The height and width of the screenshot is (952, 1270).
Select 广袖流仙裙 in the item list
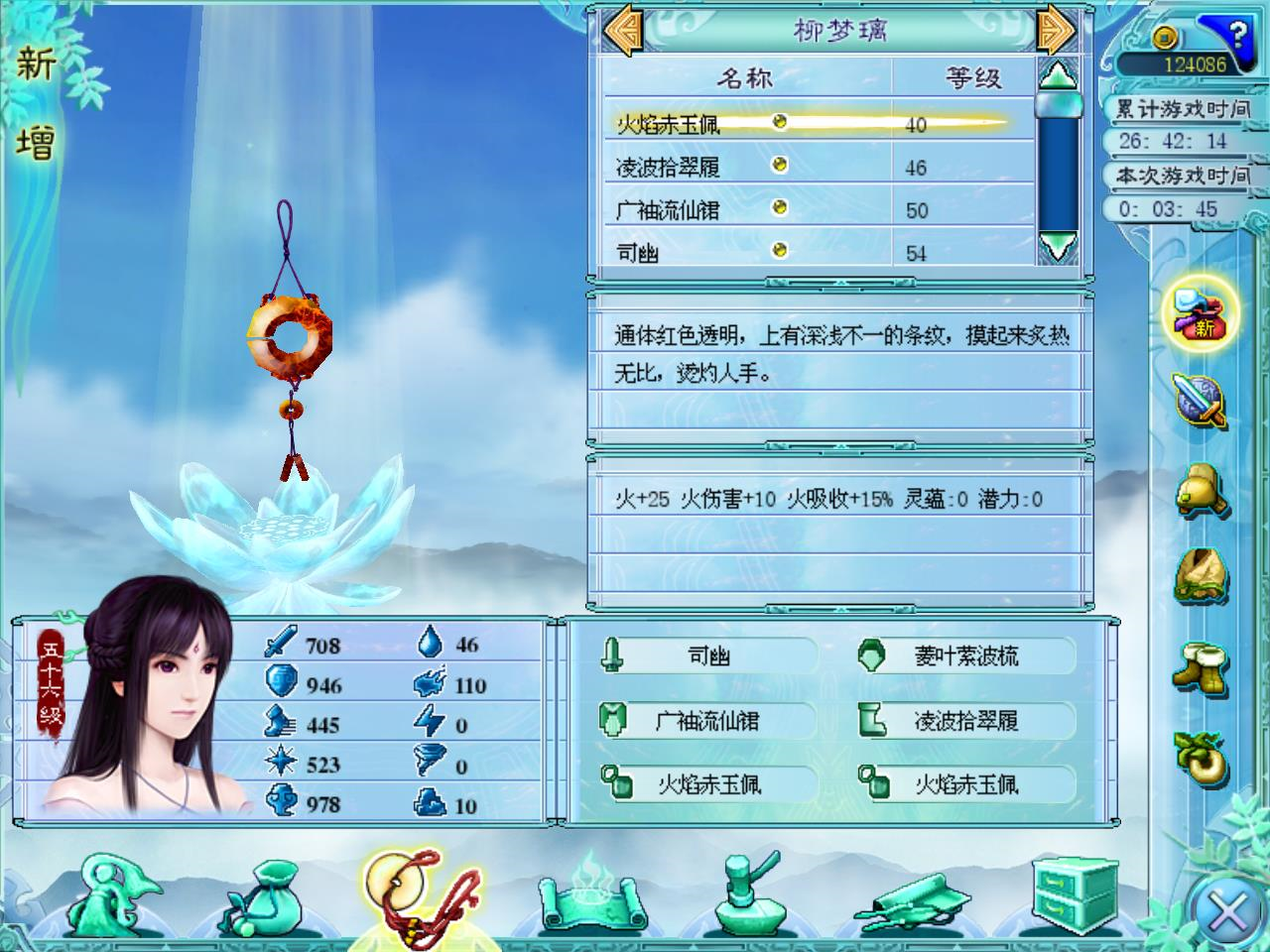pos(669,210)
